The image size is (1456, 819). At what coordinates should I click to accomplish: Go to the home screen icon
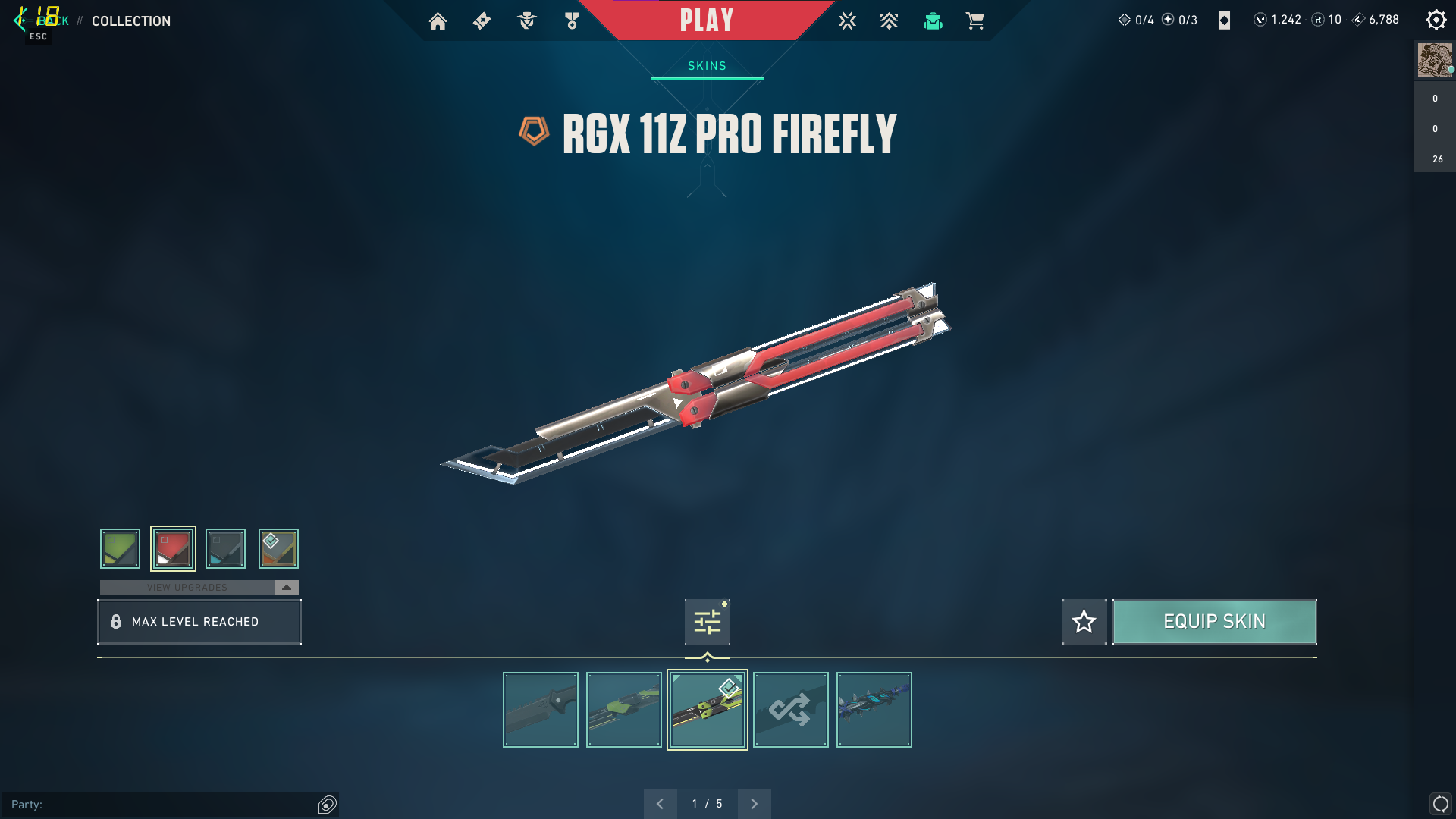(x=438, y=21)
